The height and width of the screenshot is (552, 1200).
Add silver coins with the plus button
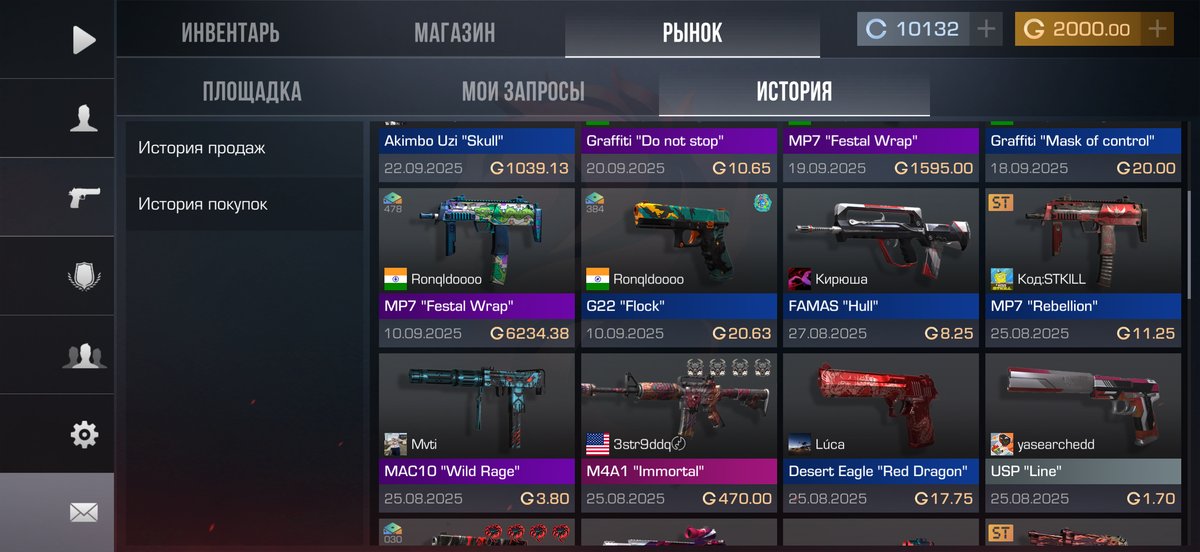point(986,29)
